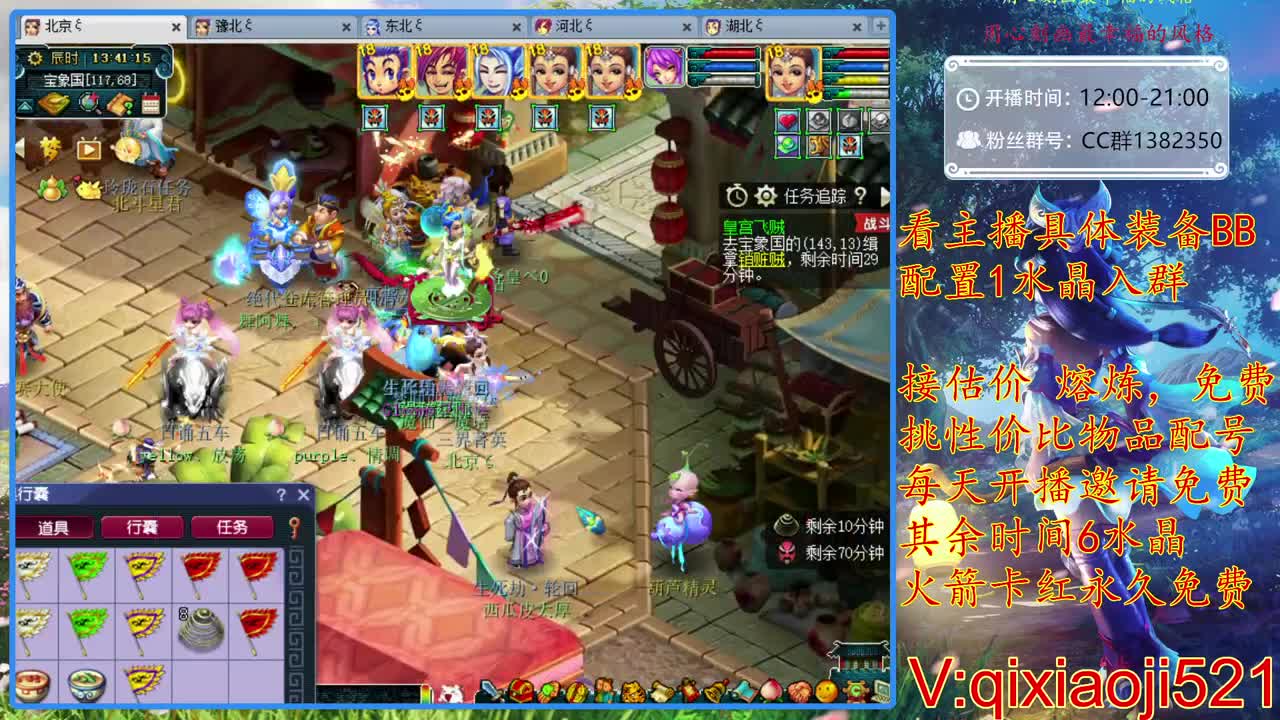Screen dimensions: 1280x720
Task: Collapse the top-left map info panel arrow
Action: pos(24,104)
